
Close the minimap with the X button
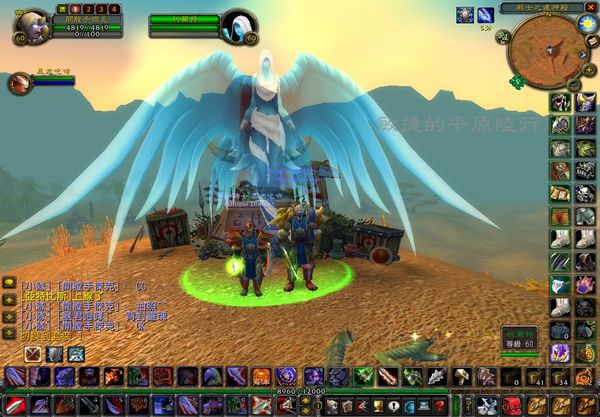click(590, 7)
